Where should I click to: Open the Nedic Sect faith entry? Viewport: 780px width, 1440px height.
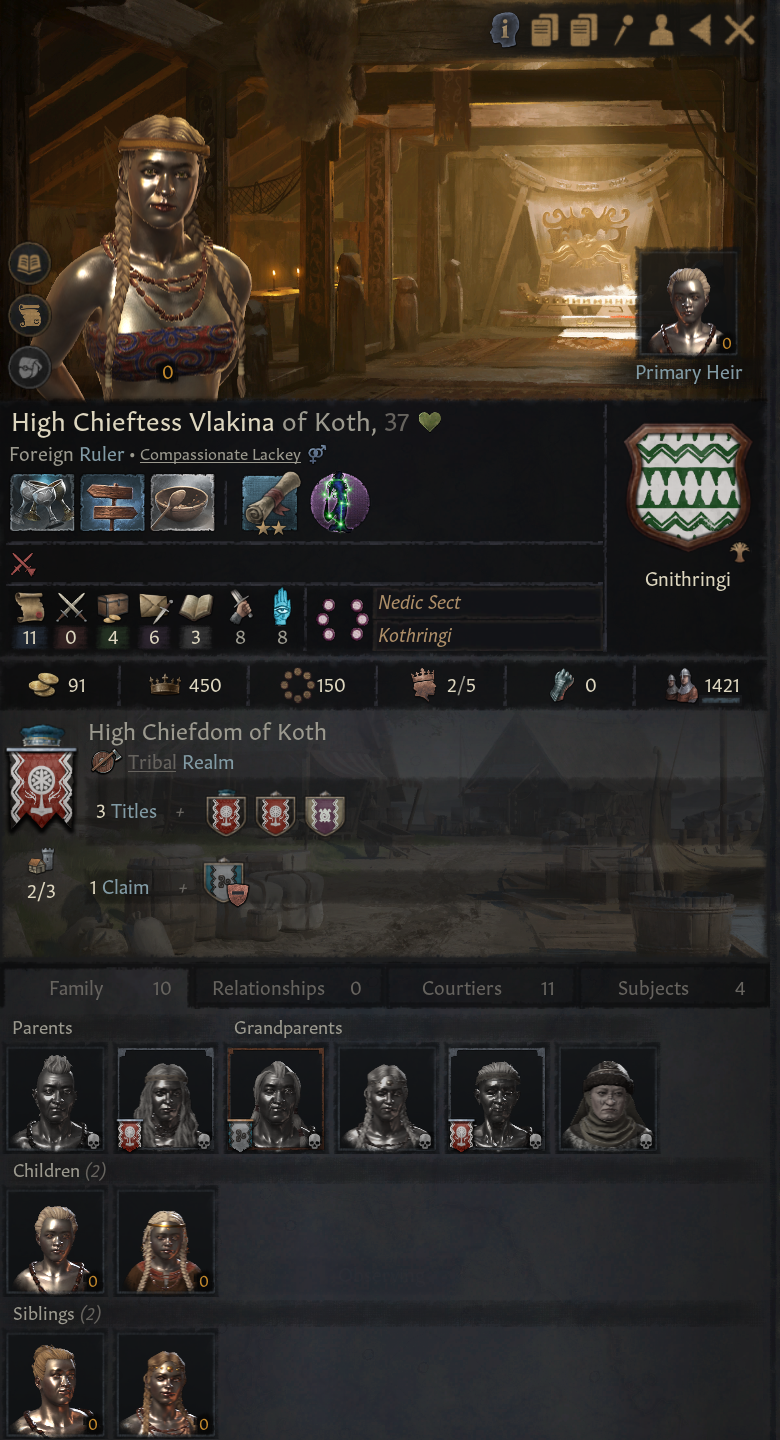420,602
